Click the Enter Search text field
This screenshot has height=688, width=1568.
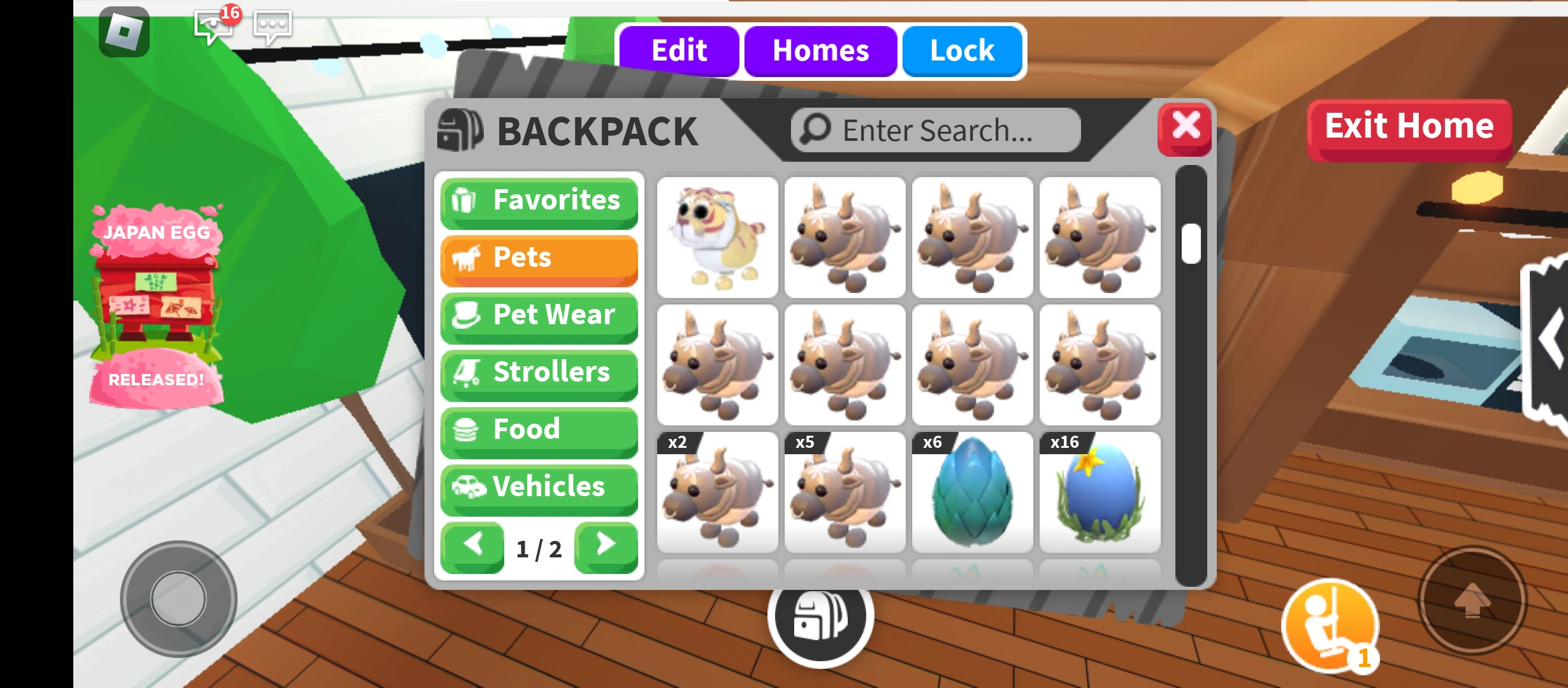[937, 129]
